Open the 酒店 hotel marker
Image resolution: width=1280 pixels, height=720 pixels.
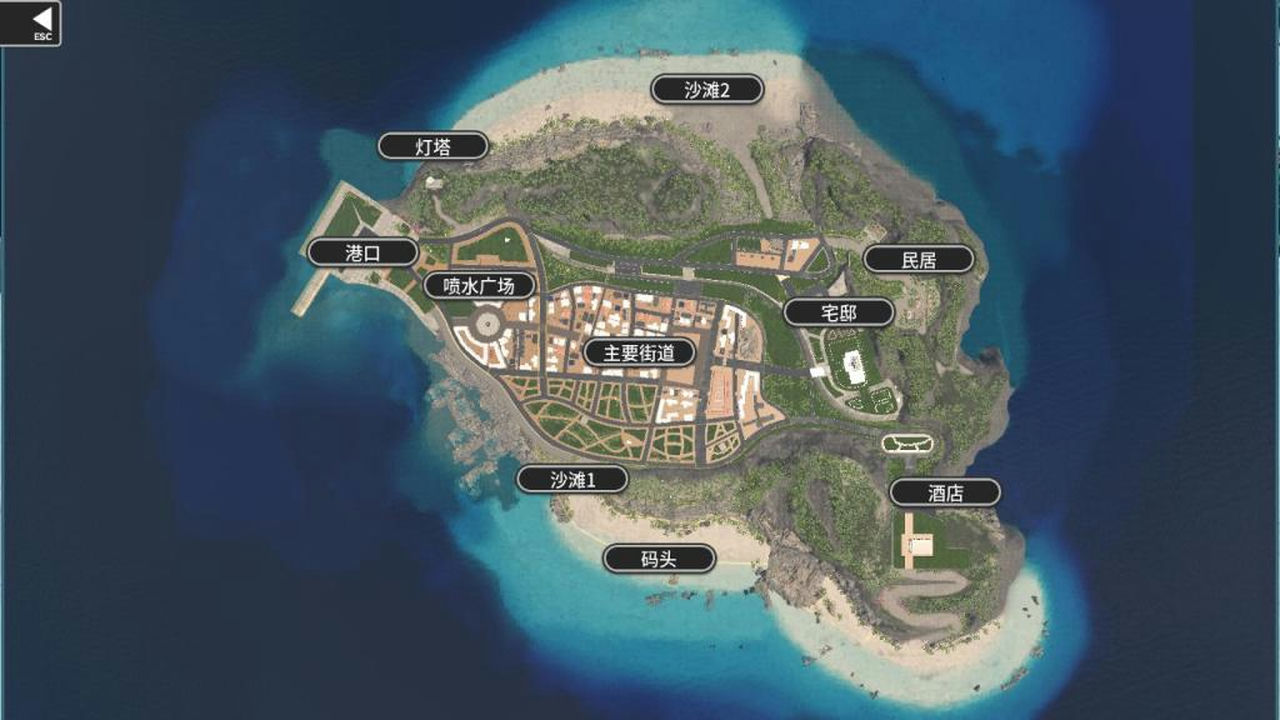tap(945, 492)
